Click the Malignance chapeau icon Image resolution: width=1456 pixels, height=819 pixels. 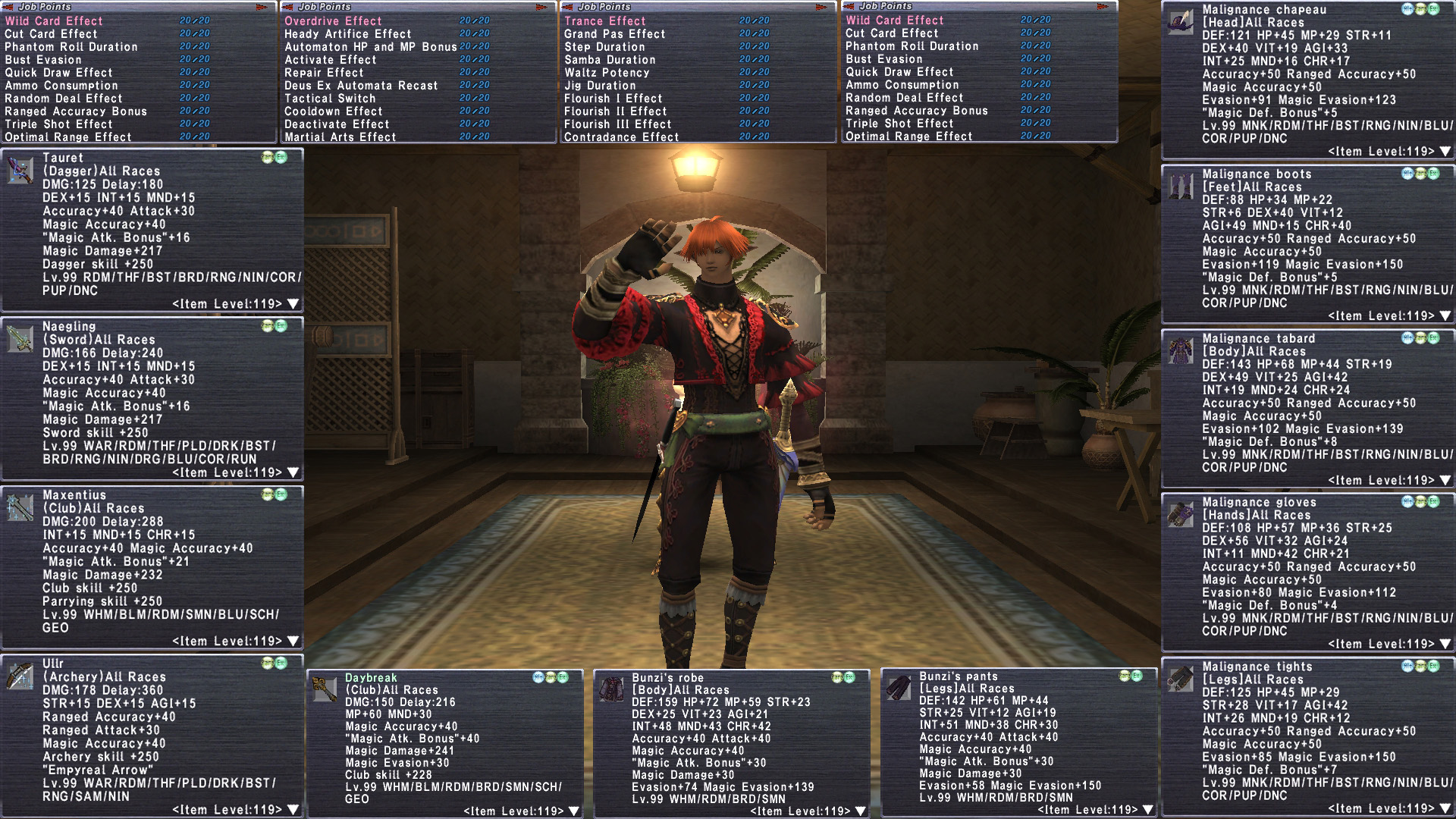tap(1180, 22)
